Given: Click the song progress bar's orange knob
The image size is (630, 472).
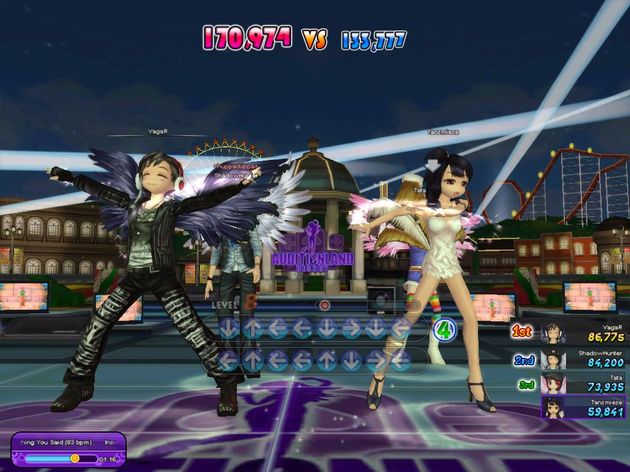Looking at the screenshot, I should click(75, 458).
